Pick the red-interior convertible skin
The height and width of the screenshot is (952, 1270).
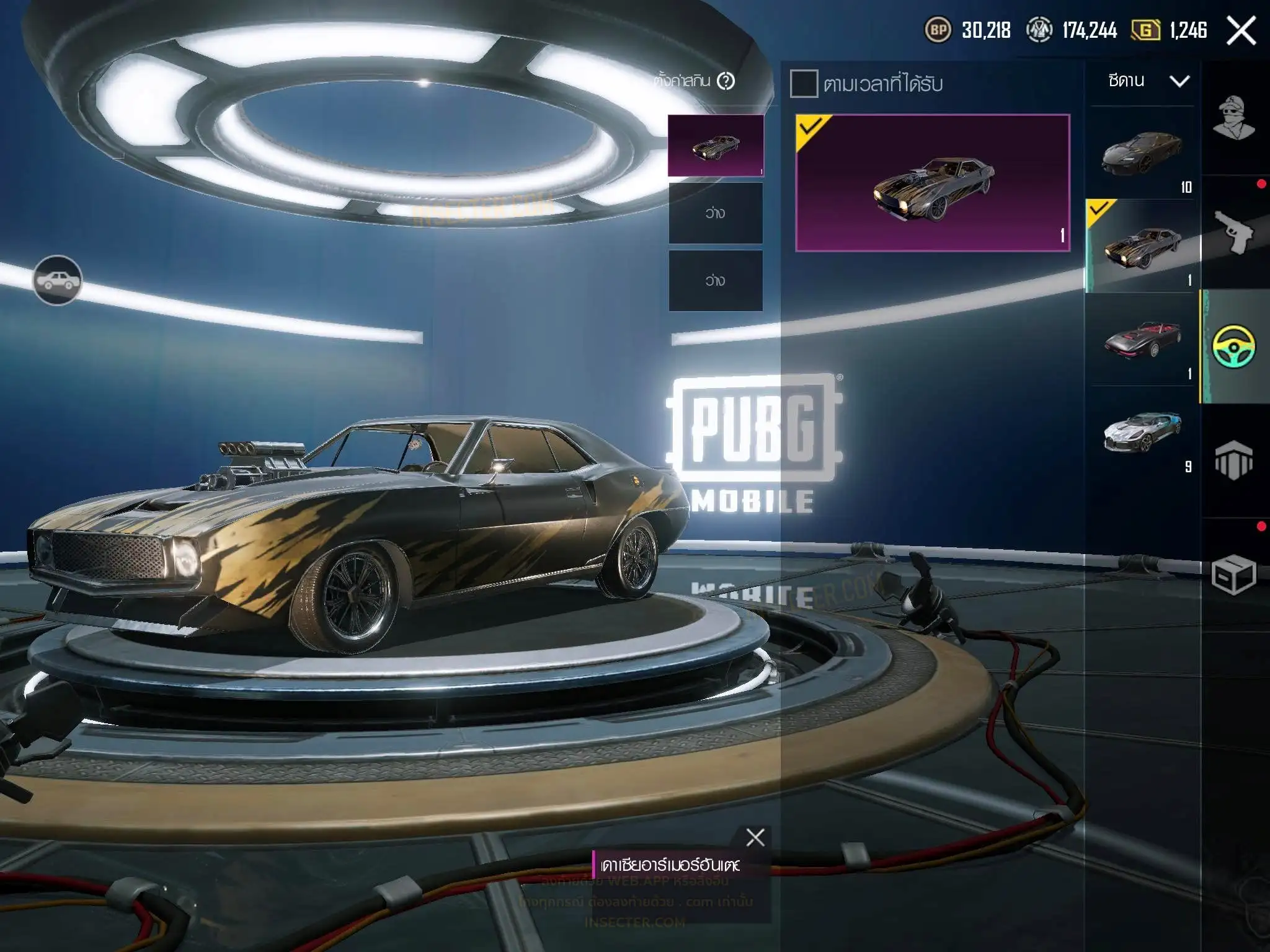tap(1142, 339)
